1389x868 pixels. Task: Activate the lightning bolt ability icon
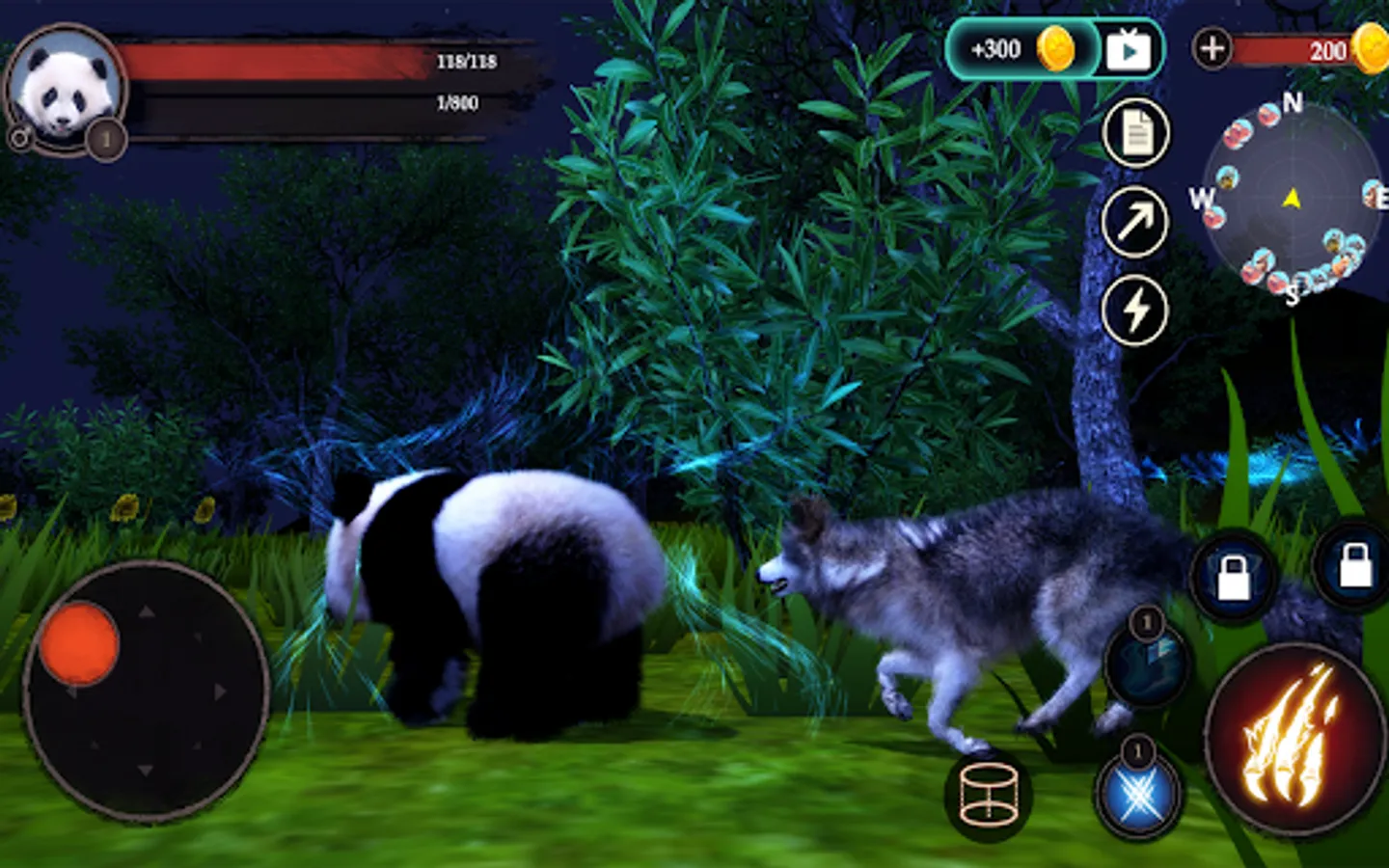[x=1136, y=309]
